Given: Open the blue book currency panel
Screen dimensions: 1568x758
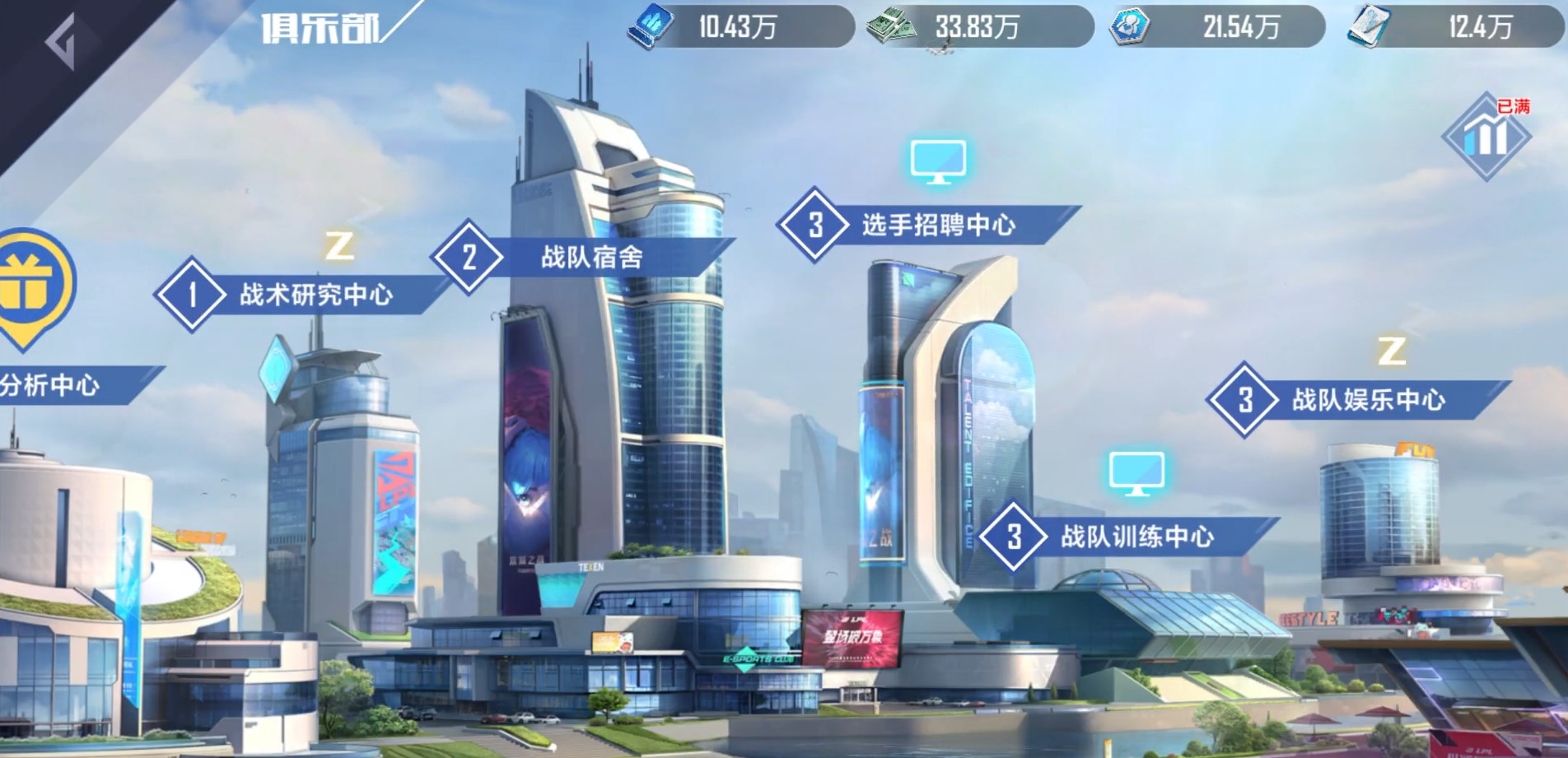Looking at the screenshot, I should tap(651, 25).
